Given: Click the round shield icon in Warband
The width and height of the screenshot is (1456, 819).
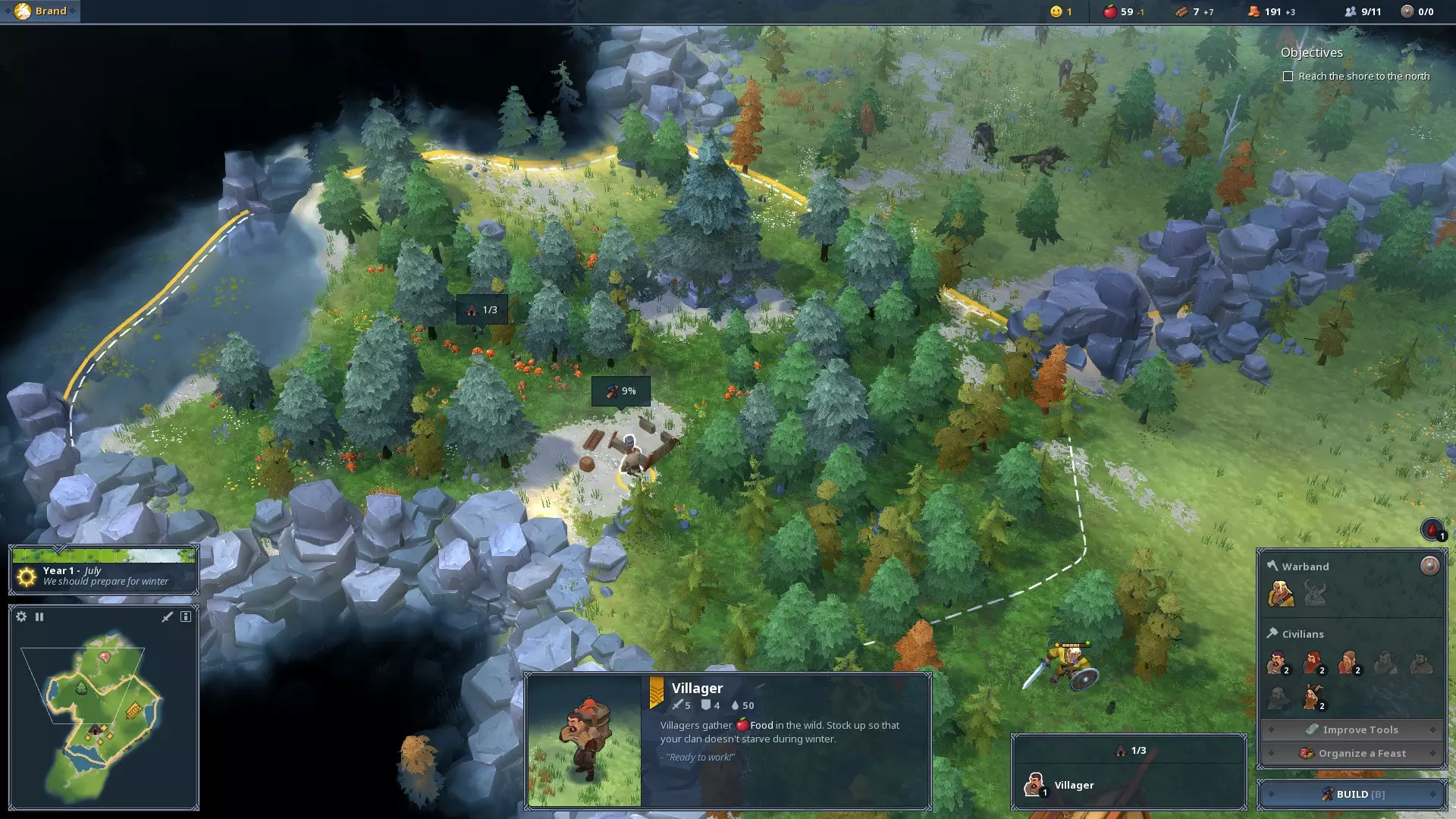Looking at the screenshot, I should click(1429, 566).
